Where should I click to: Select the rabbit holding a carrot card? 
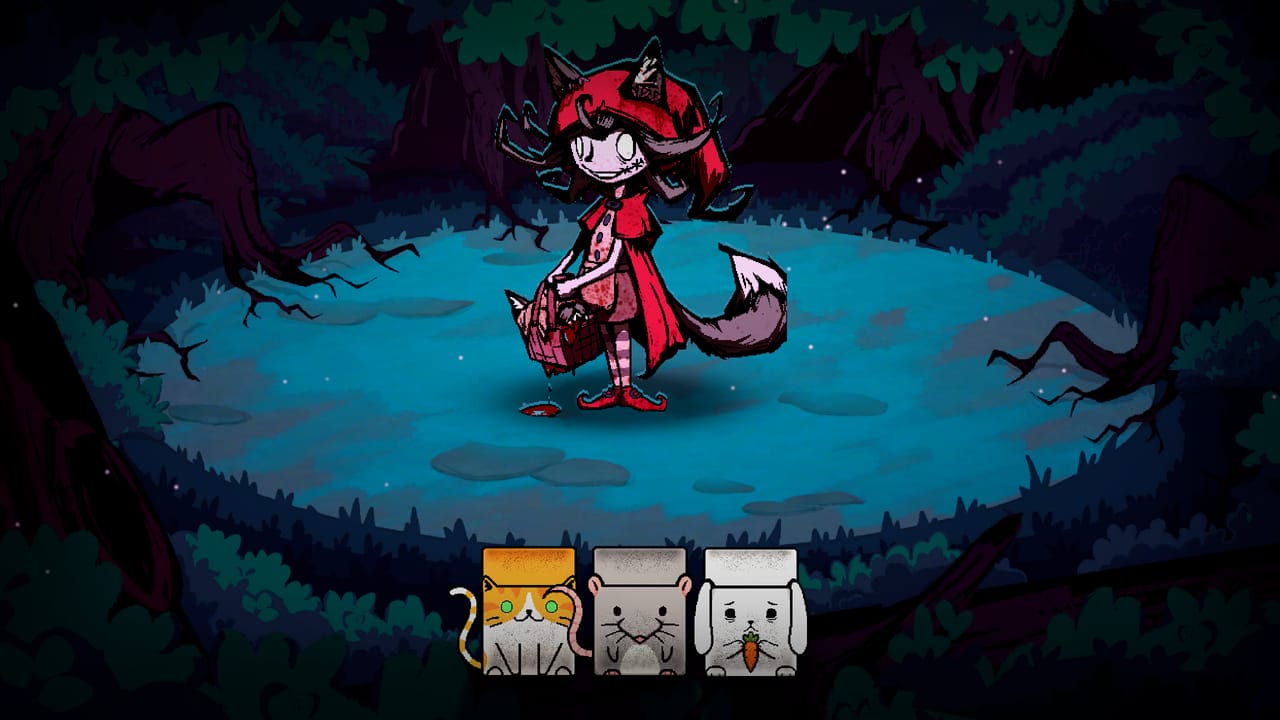tap(749, 619)
